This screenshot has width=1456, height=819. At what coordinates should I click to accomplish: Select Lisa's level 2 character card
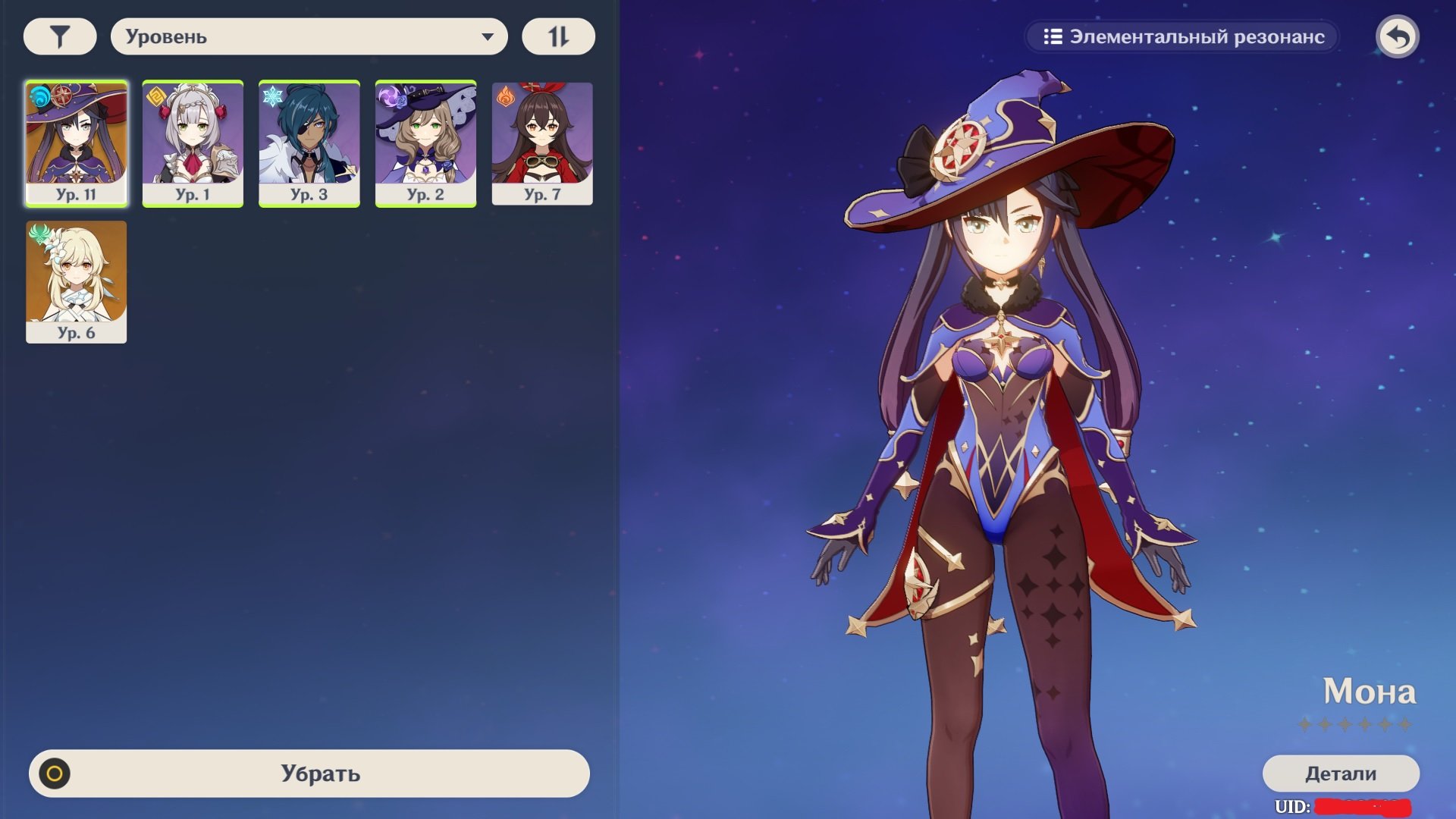tap(425, 143)
